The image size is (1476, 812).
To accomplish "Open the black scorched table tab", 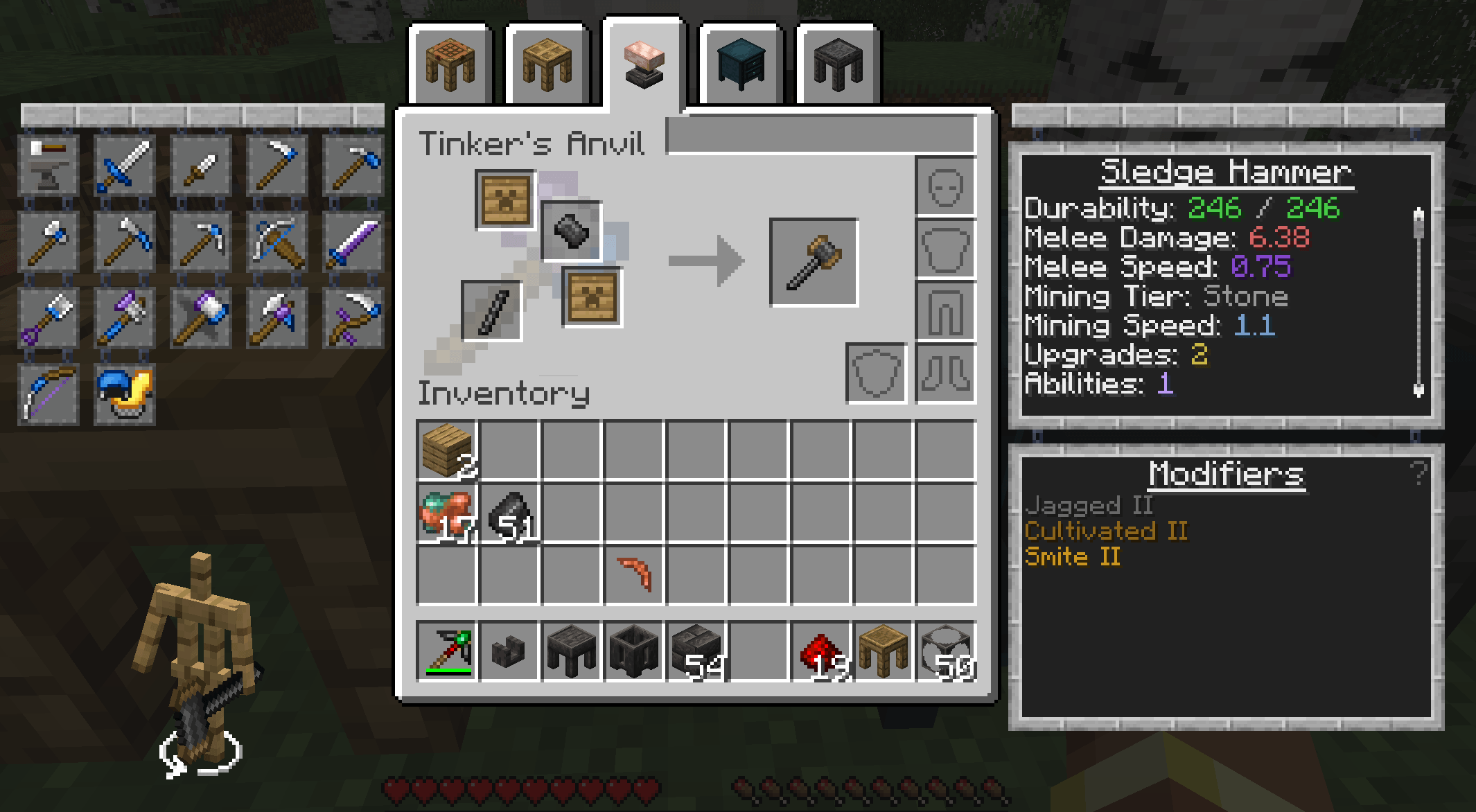I will pos(838,64).
